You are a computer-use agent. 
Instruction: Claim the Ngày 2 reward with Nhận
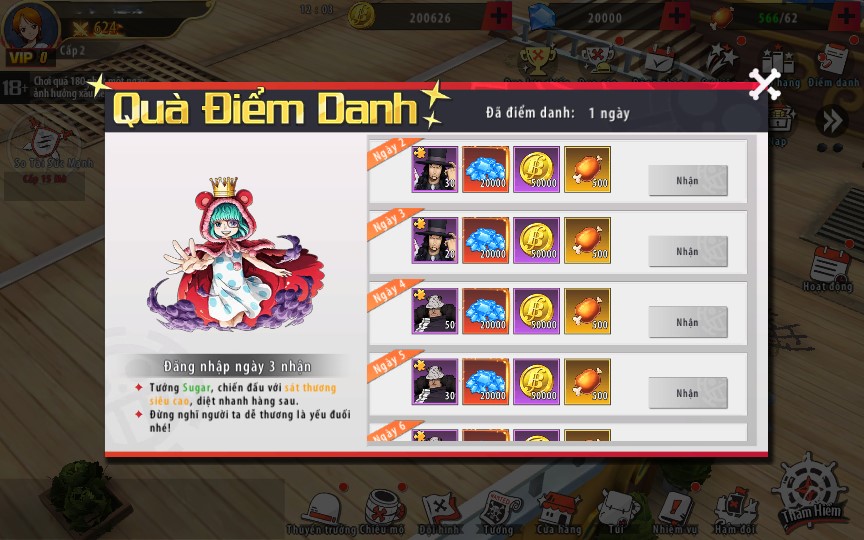coord(687,180)
